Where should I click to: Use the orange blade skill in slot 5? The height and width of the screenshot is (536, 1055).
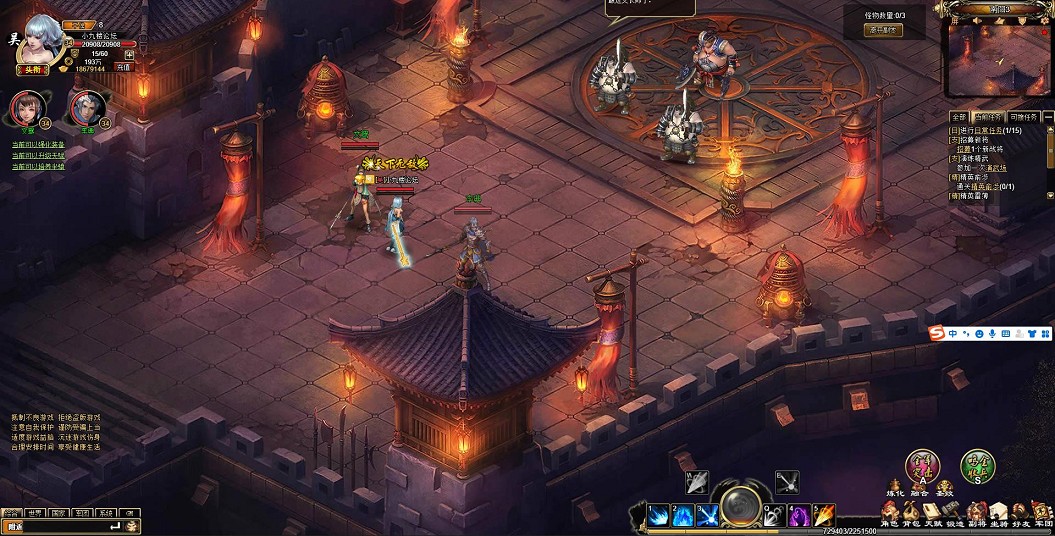(x=824, y=516)
